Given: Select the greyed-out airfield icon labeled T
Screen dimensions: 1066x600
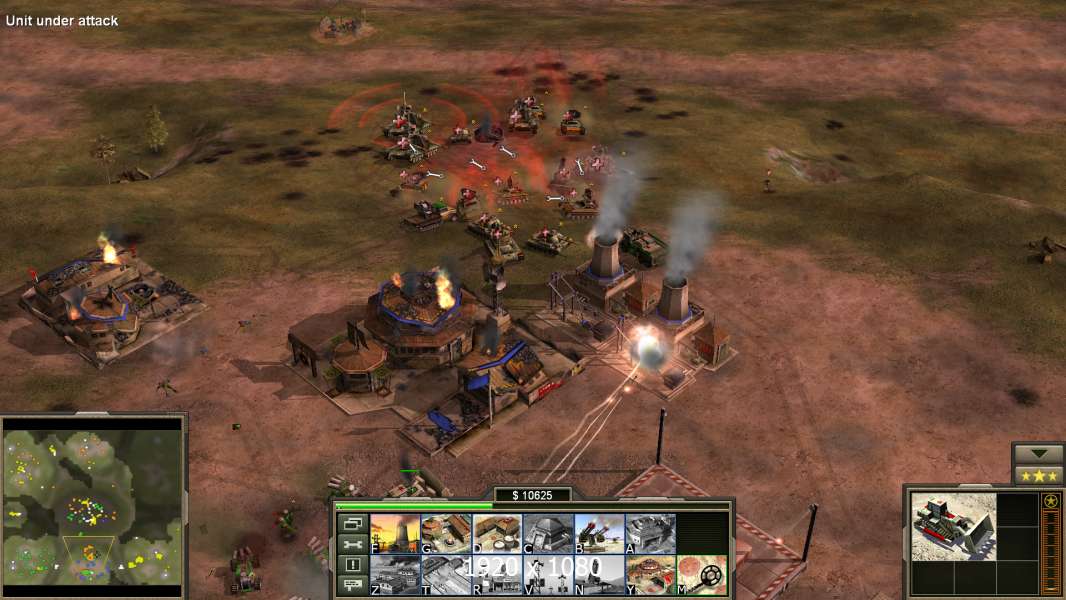Looking at the screenshot, I should 446,575.
